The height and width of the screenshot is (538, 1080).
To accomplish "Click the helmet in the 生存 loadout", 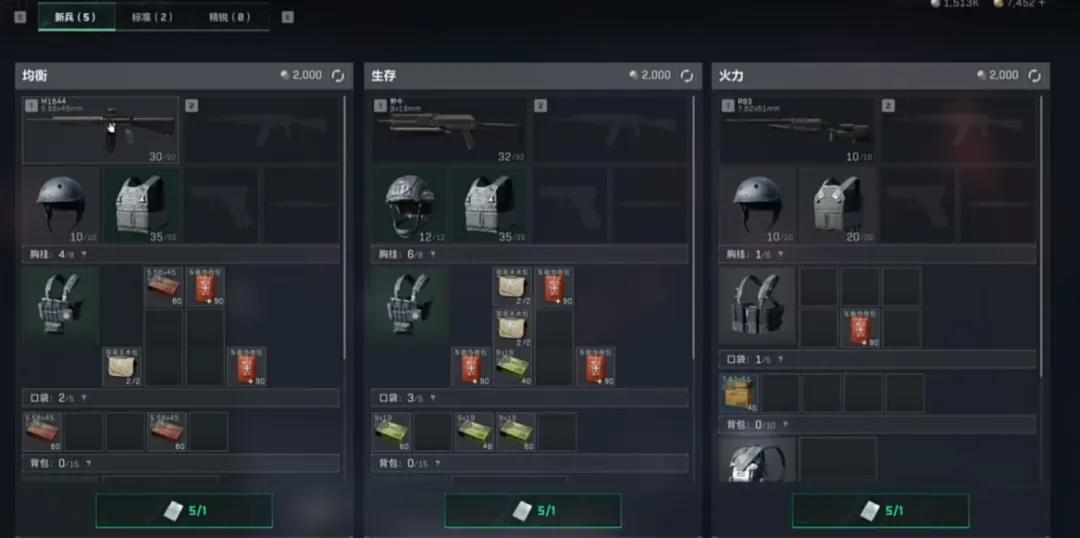I will (x=410, y=204).
